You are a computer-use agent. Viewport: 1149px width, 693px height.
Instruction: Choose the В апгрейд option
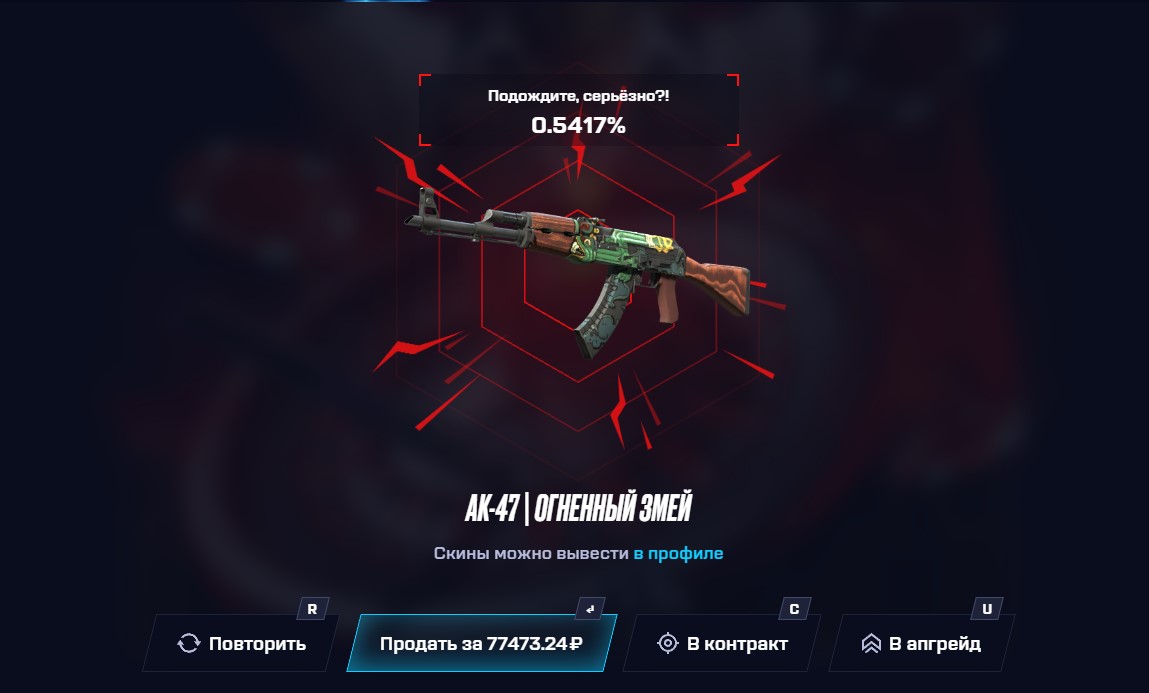(921, 643)
